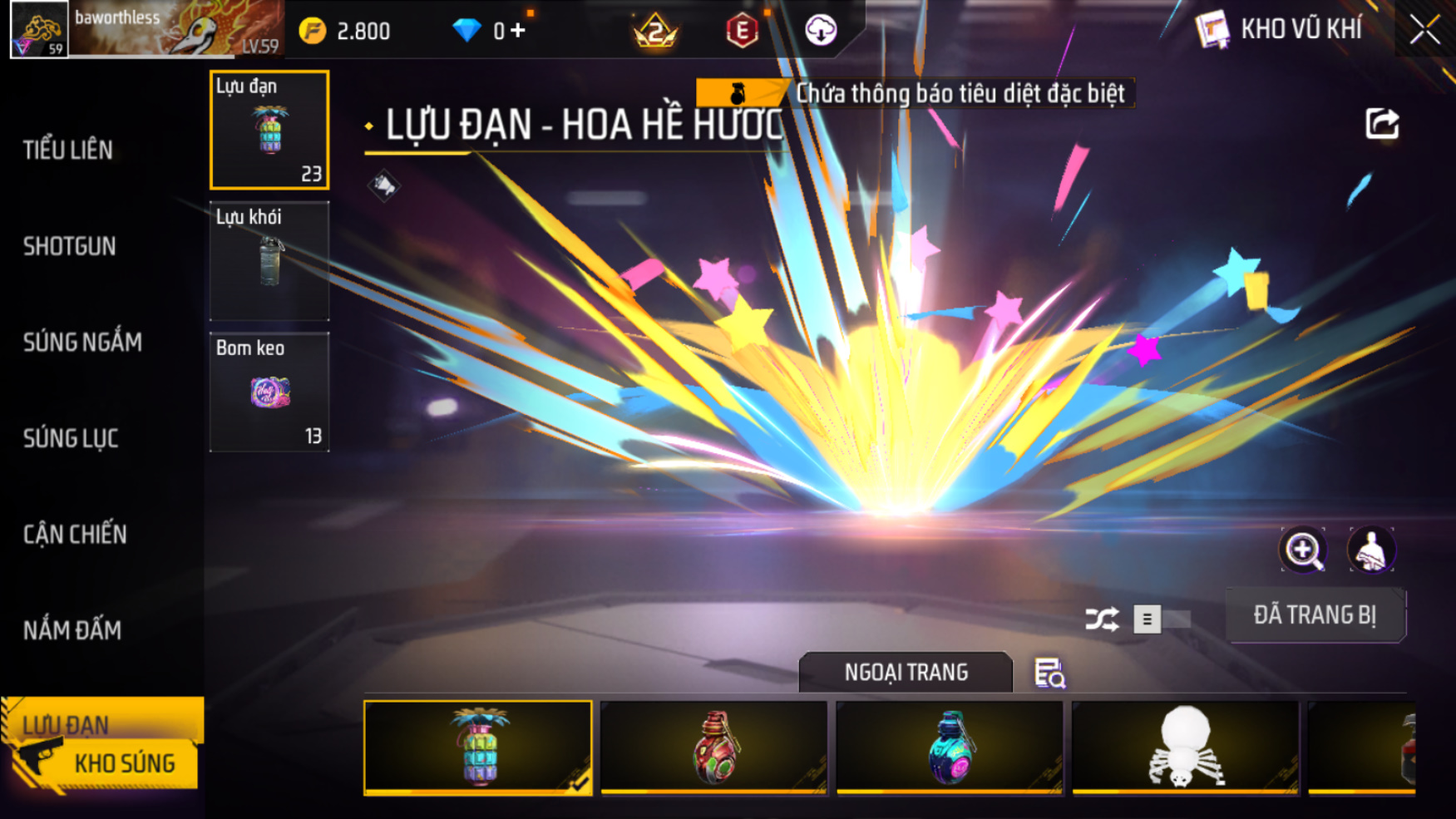
Task: Open the Bom keo gloo wall tile
Action: point(269,392)
